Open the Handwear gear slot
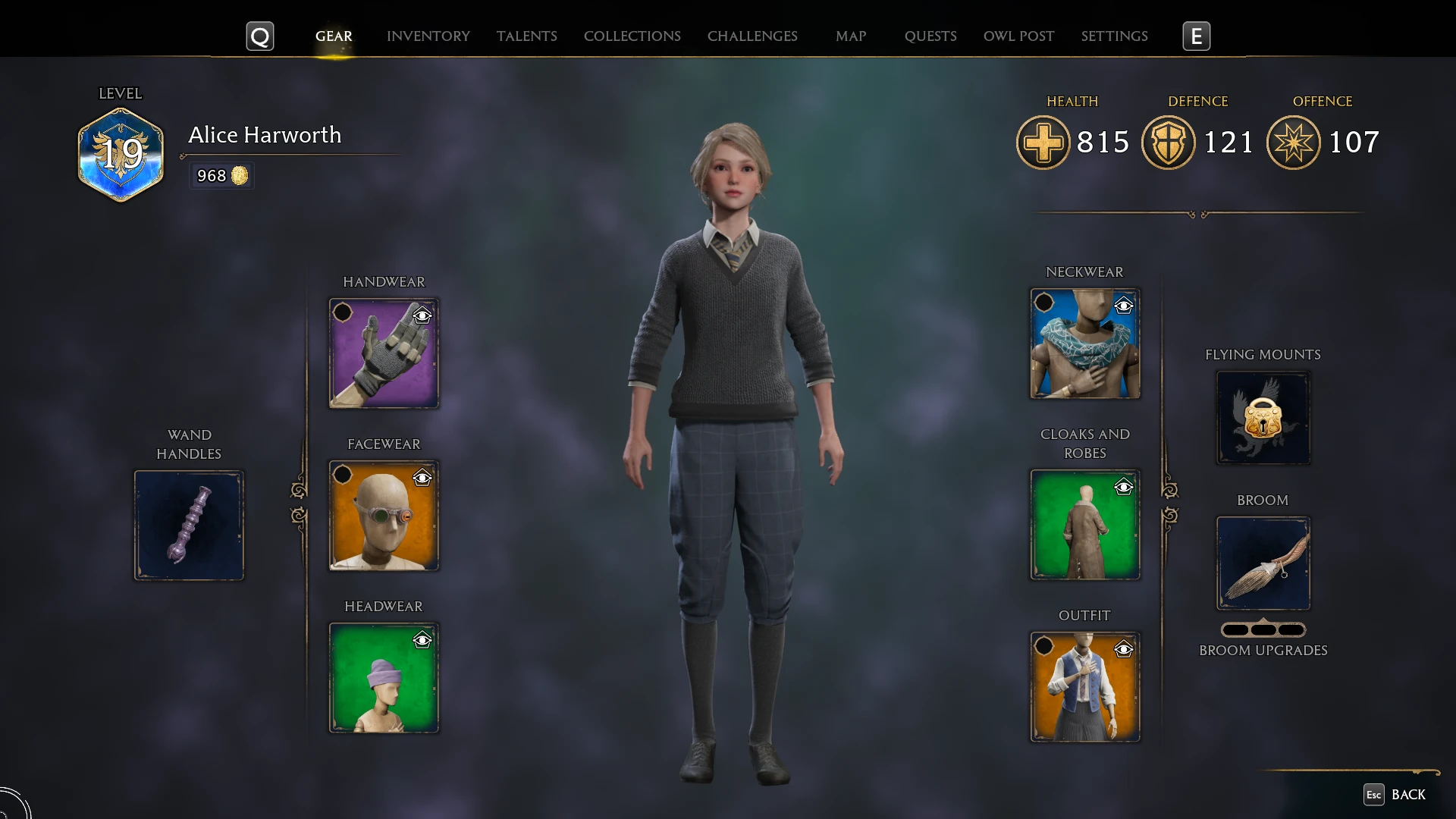The width and height of the screenshot is (1456, 819). [x=383, y=353]
